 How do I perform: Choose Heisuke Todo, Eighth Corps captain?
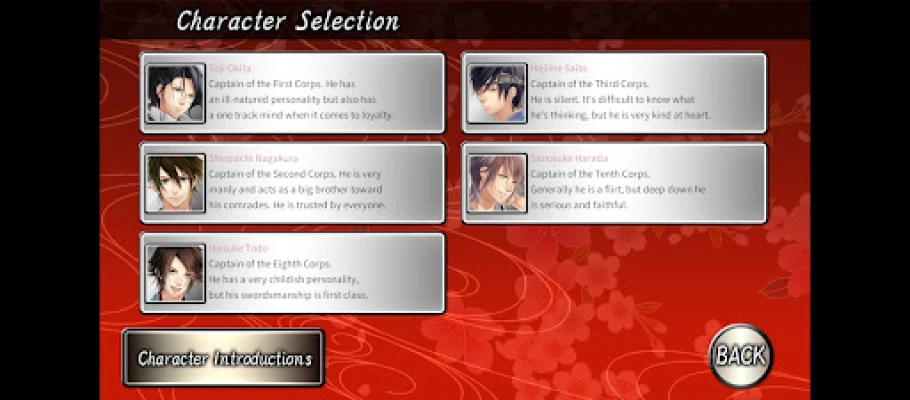292,273
